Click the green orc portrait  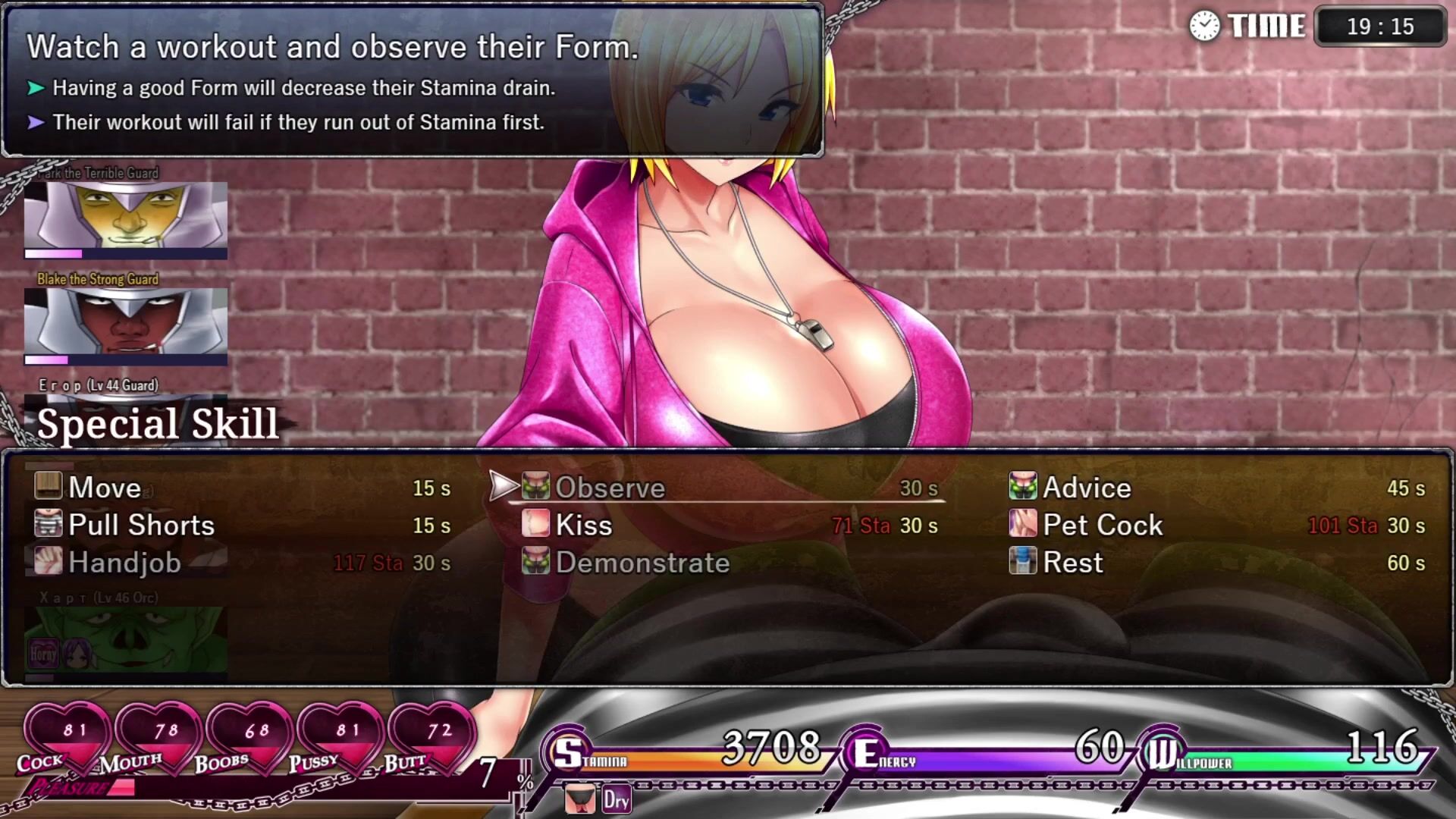coord(126,639)
